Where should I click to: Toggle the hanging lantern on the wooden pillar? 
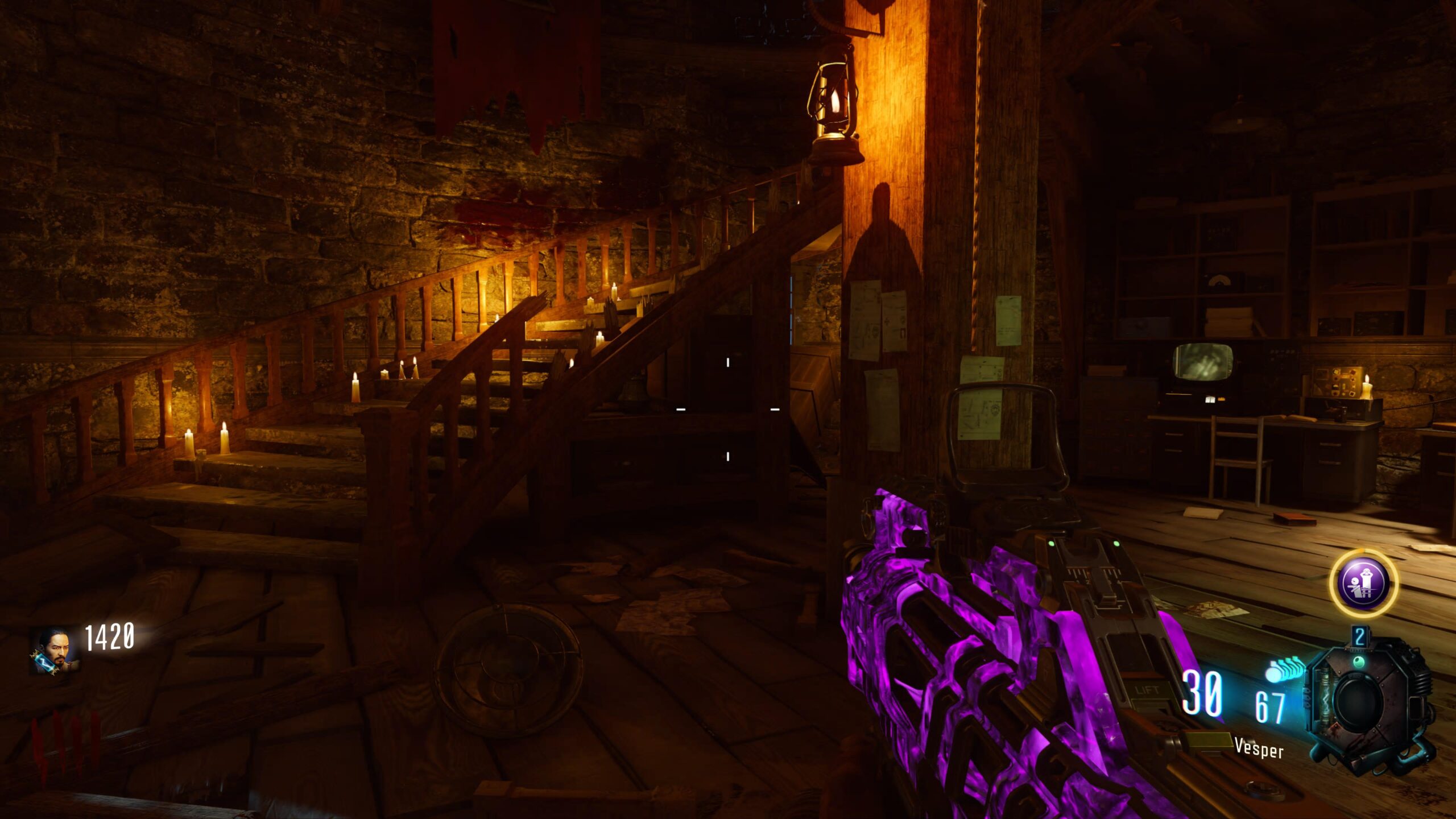(834, 105)
